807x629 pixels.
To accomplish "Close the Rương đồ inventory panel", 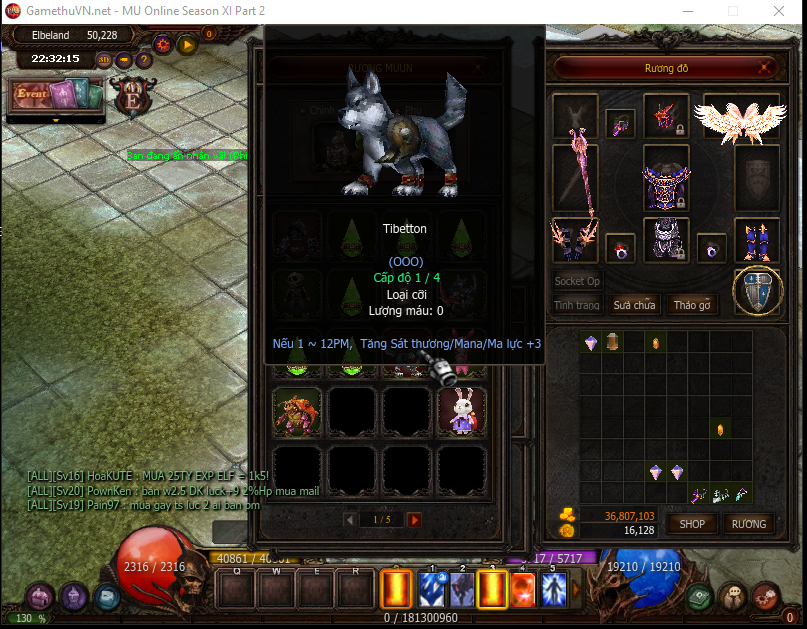I will tap(766, 69).
